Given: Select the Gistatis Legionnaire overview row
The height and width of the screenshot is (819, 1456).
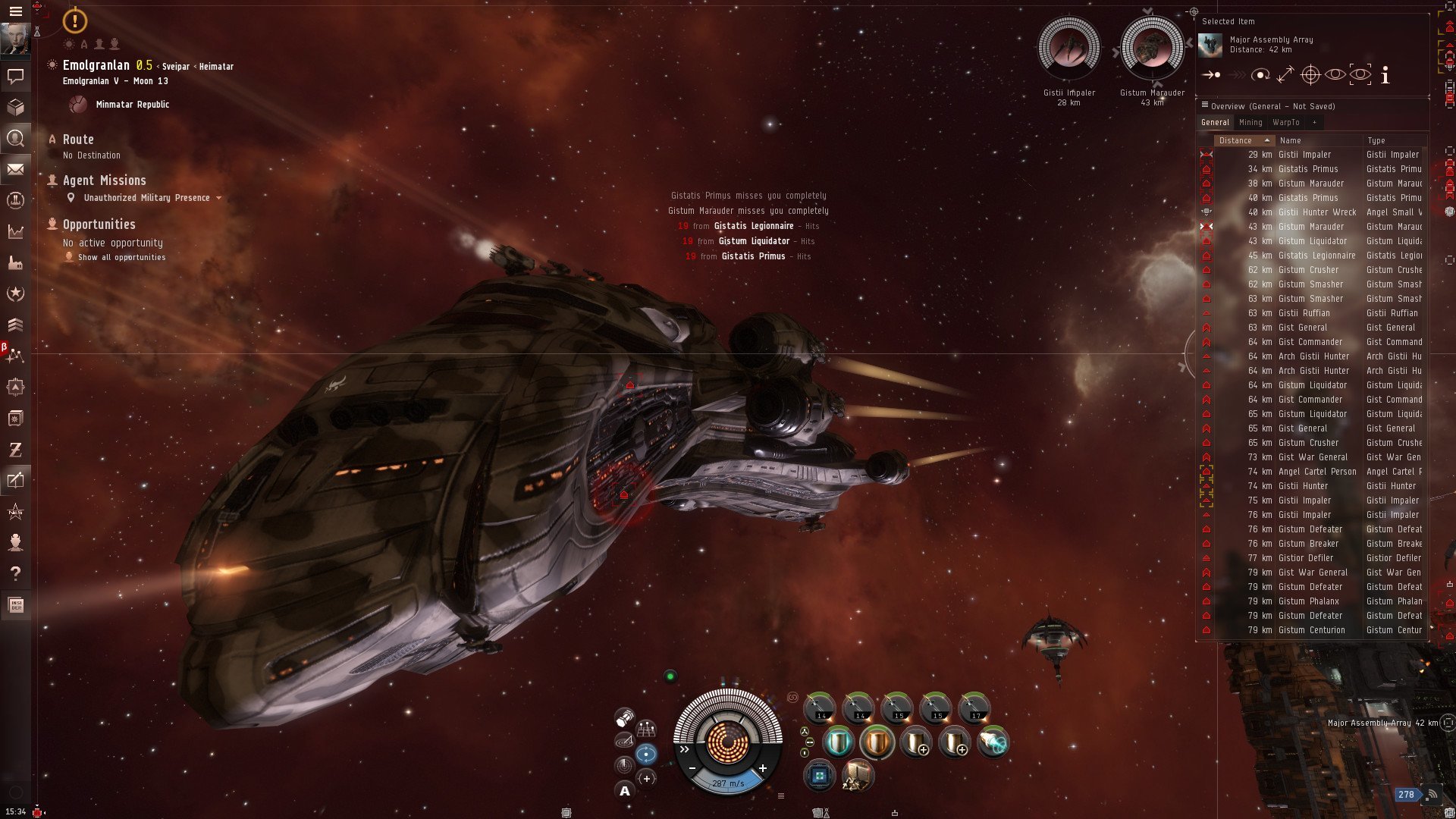Looking at the screenshot, I should [x=1316, y=256].
